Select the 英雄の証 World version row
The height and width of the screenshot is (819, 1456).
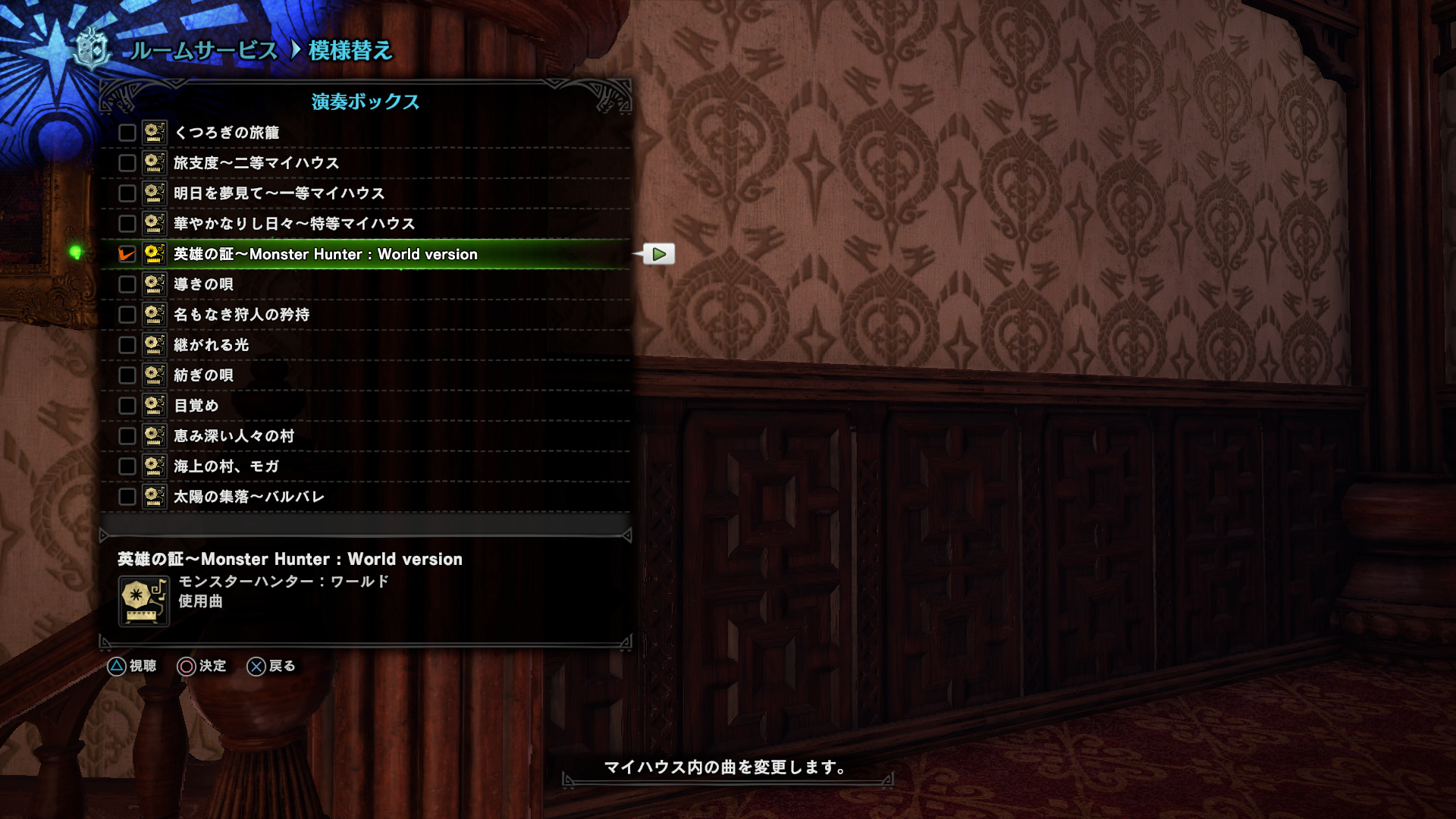coord(325,254)
